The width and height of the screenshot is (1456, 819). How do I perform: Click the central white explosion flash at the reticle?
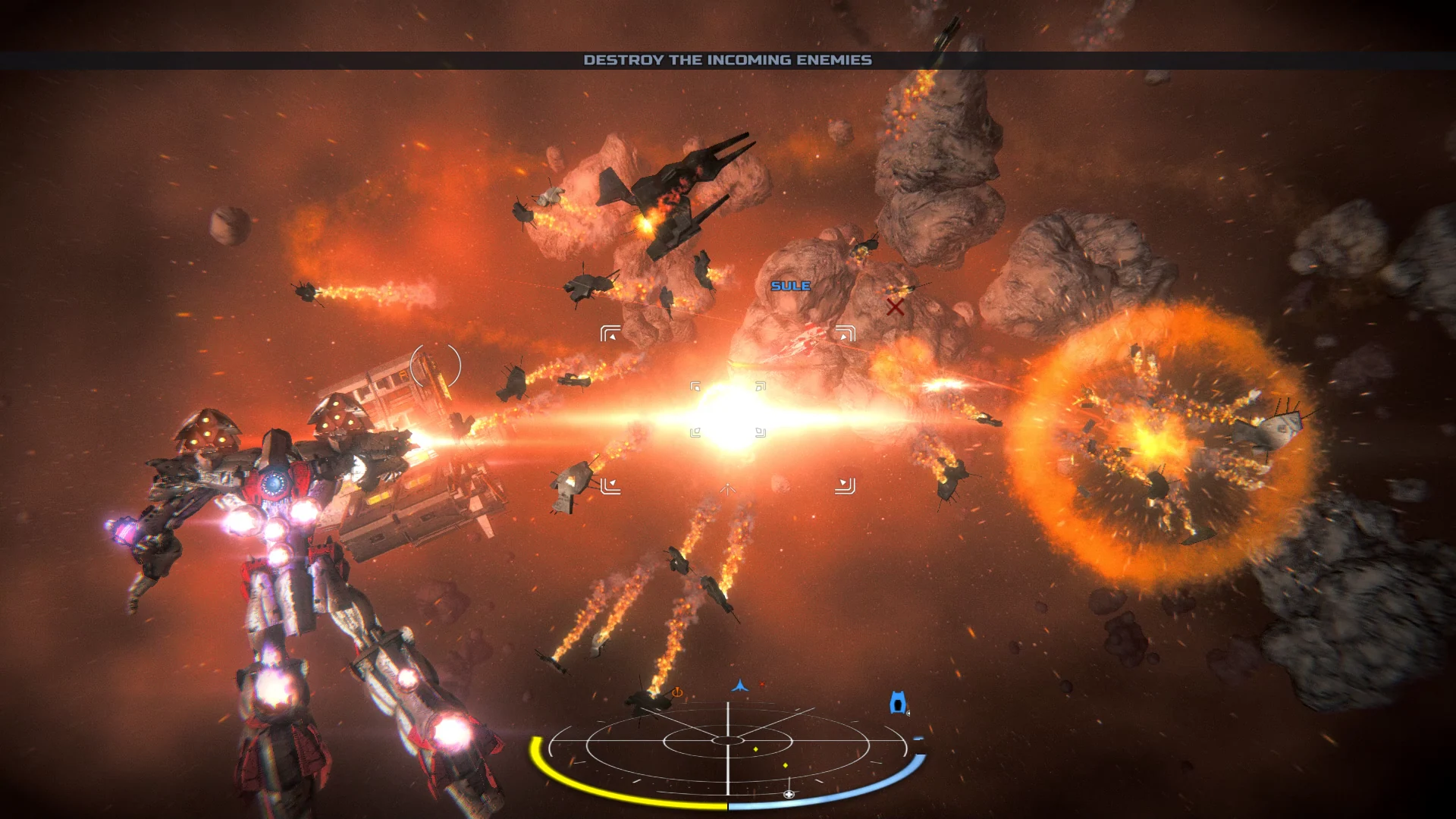[728, 413]
